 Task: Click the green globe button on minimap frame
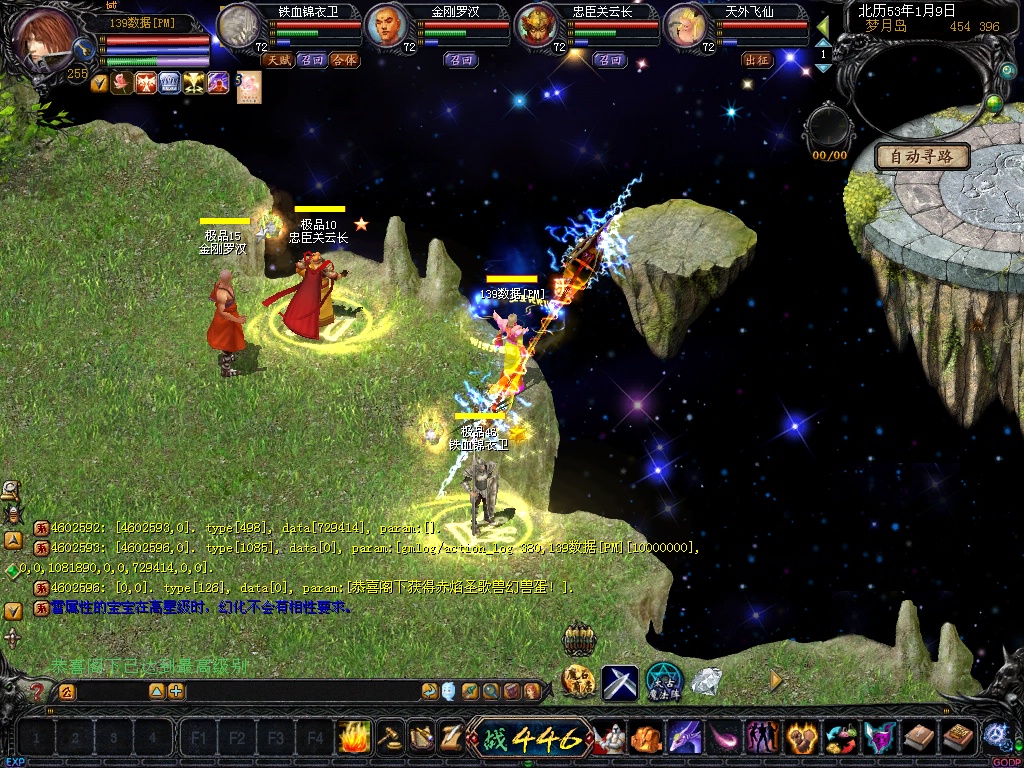[x=994, y=103]
